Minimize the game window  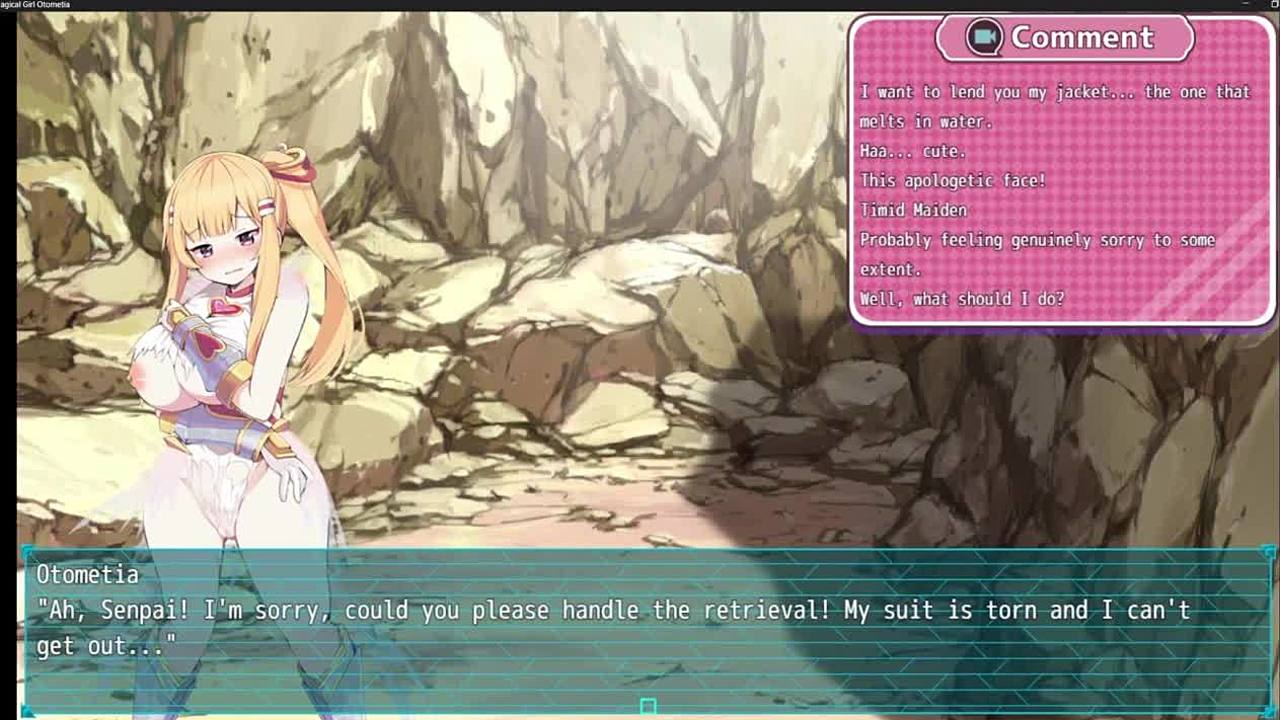(1246, 4)
